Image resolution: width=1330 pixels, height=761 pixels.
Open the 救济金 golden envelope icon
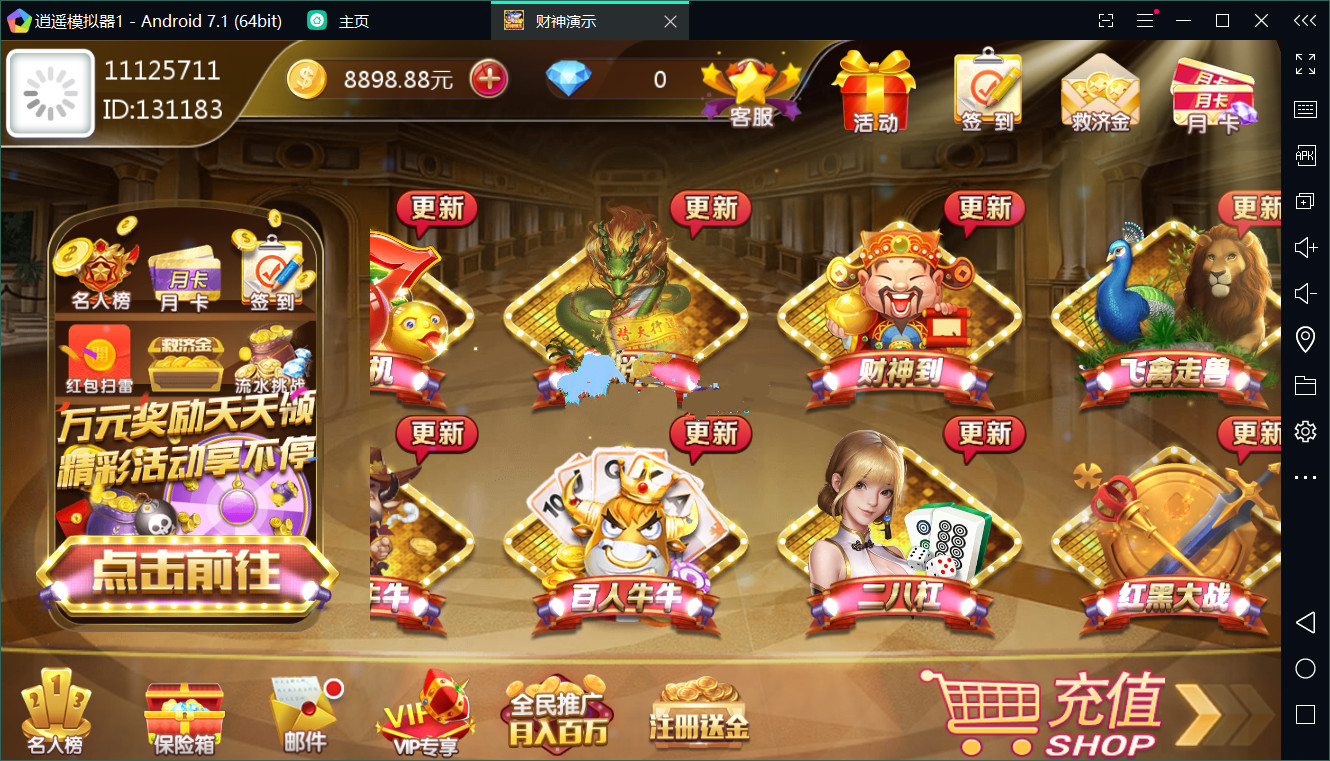[1100, 90]
